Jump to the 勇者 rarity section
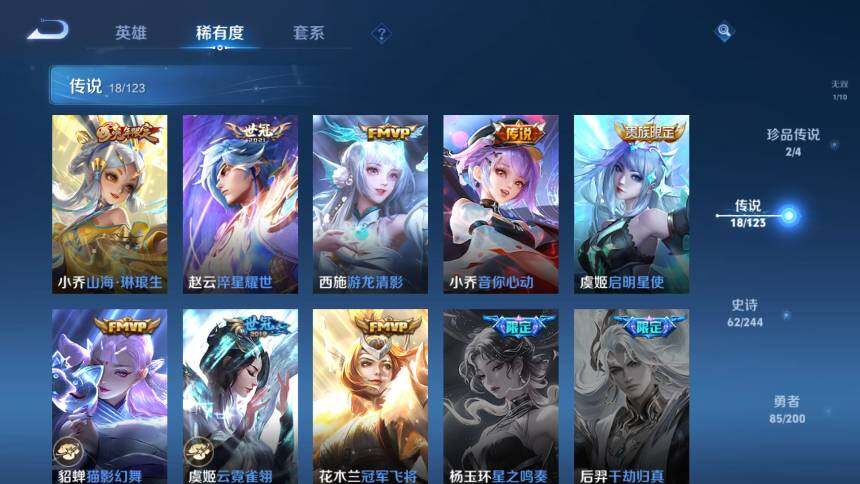Image resolution: width=860 pixels, height=484 pixels. click(787, 408)
